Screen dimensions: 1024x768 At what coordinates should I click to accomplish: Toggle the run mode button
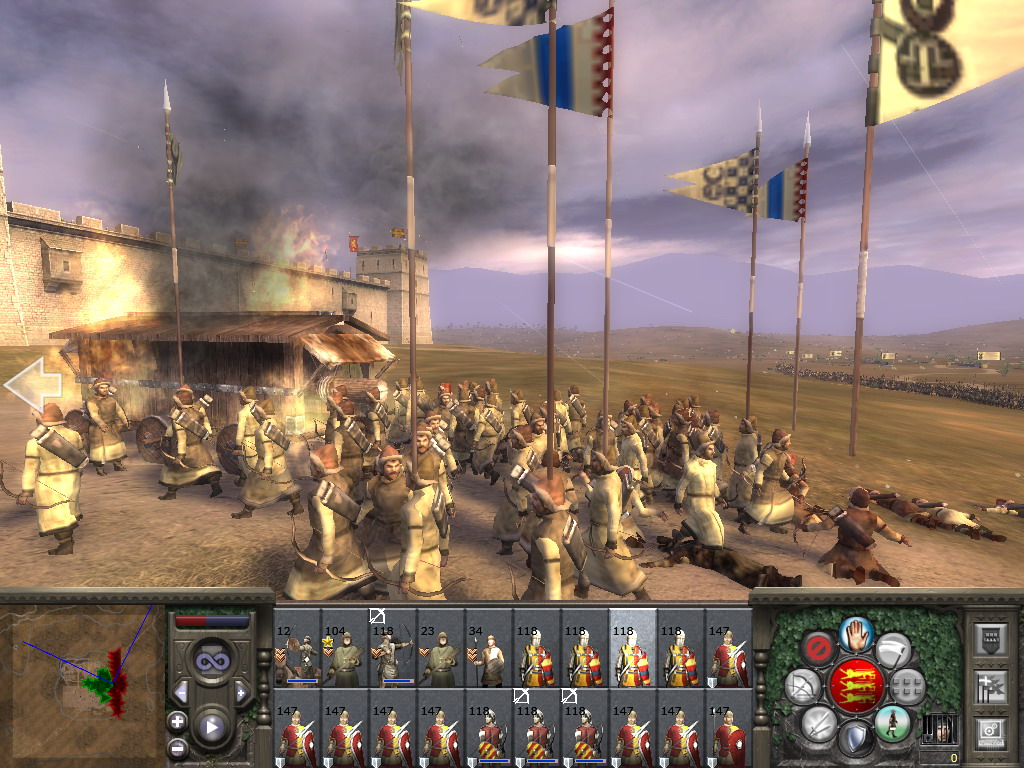tap(893, 722)
